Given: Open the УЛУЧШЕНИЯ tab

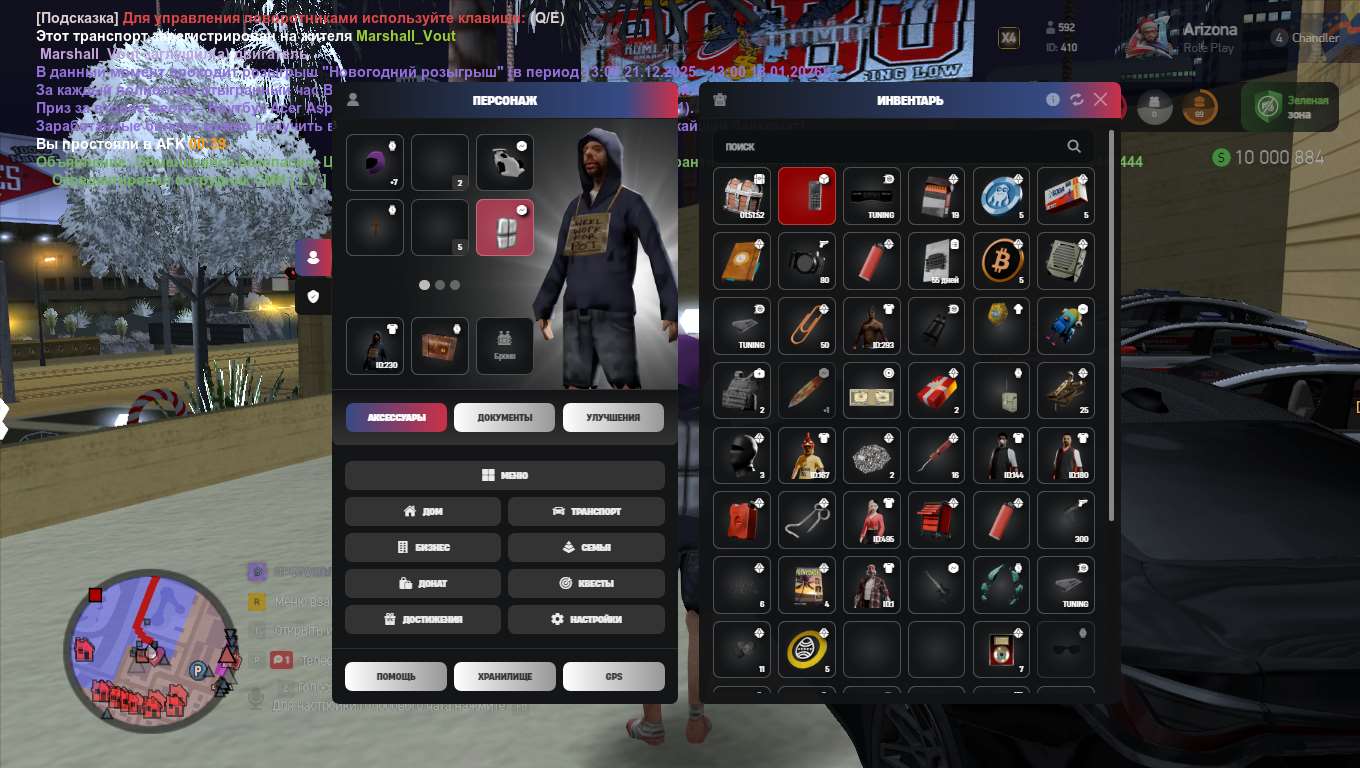Looking at the screenshot, I should (x=612, y=417).
